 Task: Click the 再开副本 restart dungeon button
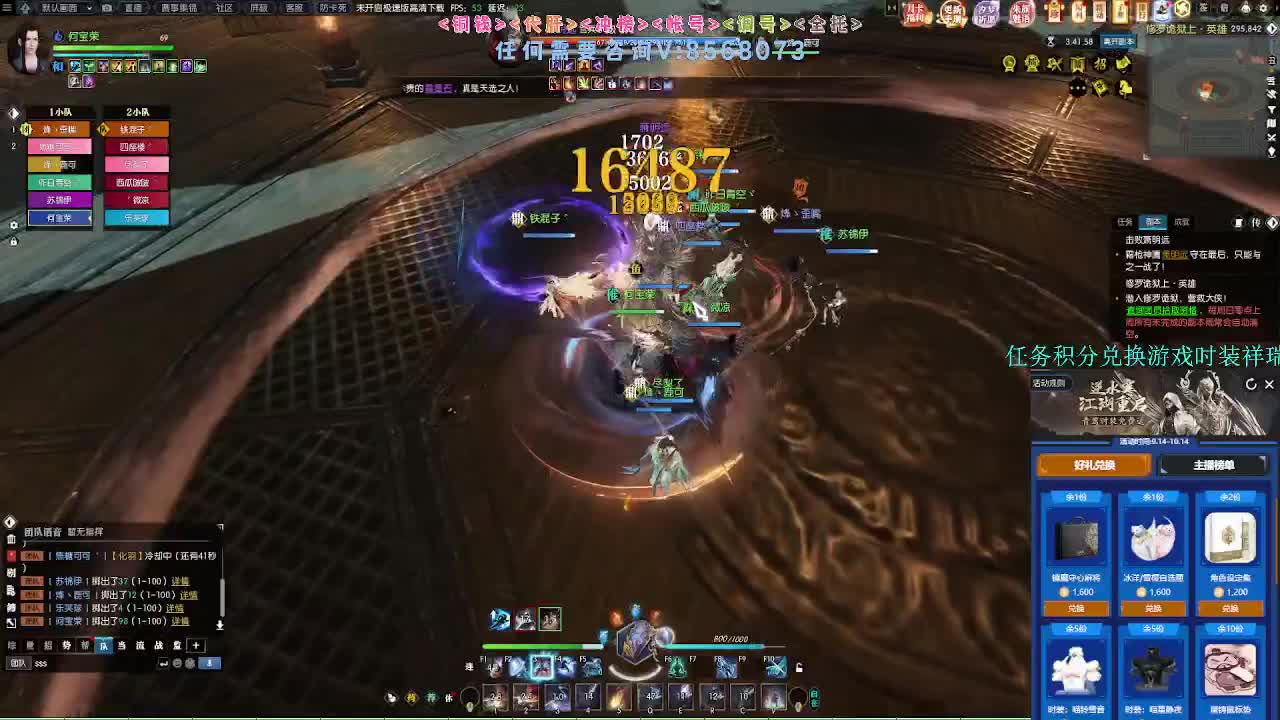pyautogui.click(x=1119, y=43)
